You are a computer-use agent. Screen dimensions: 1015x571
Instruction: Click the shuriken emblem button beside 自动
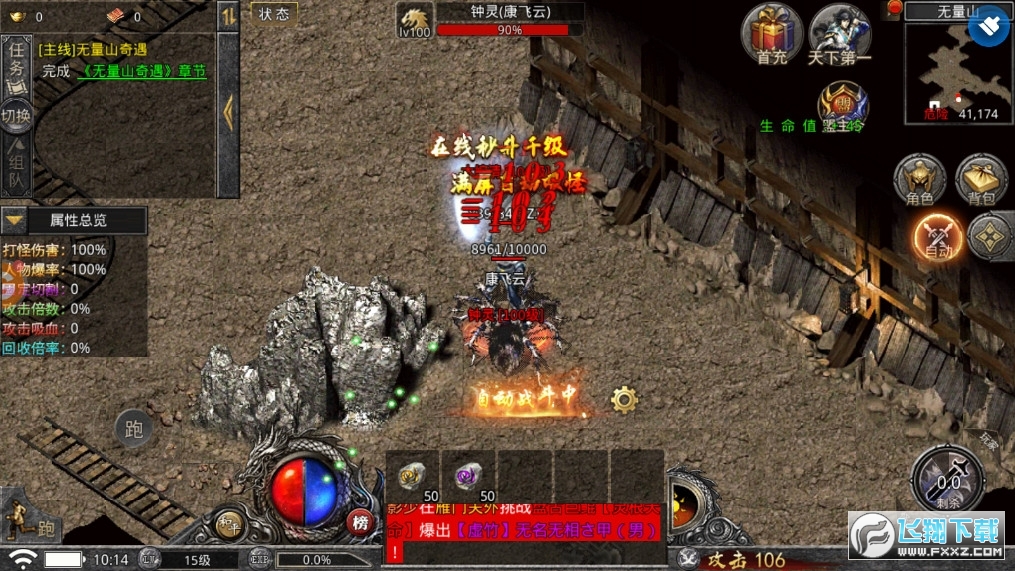click(x=987, y=236)
